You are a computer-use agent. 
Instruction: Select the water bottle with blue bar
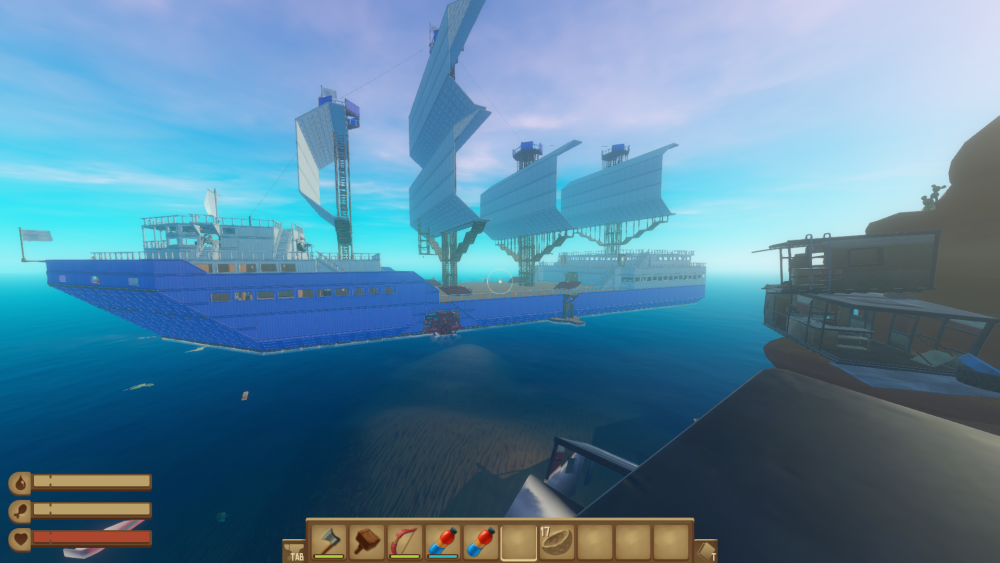pos(443,541)
